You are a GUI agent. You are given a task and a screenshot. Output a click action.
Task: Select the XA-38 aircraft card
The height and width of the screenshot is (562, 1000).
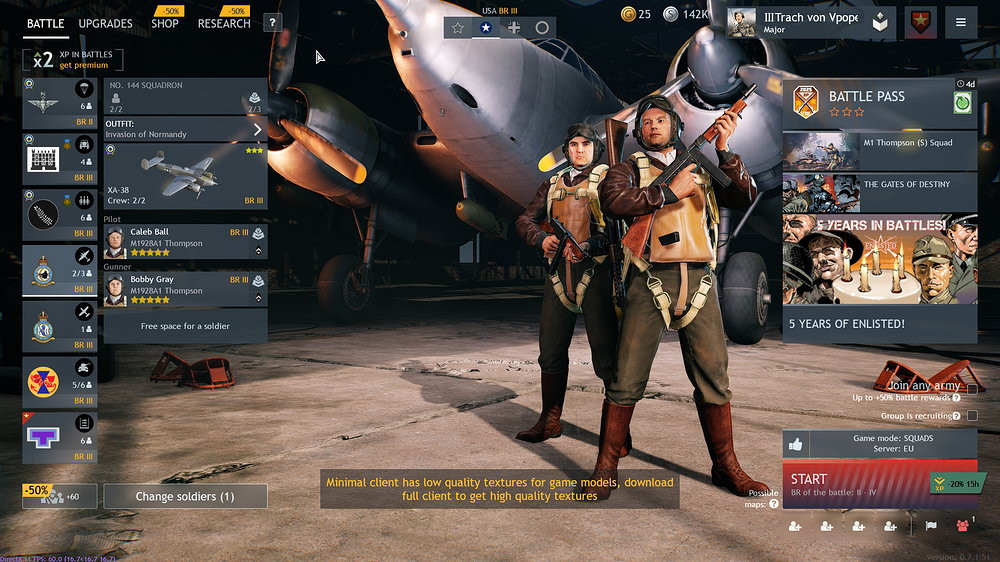(185, 176)
